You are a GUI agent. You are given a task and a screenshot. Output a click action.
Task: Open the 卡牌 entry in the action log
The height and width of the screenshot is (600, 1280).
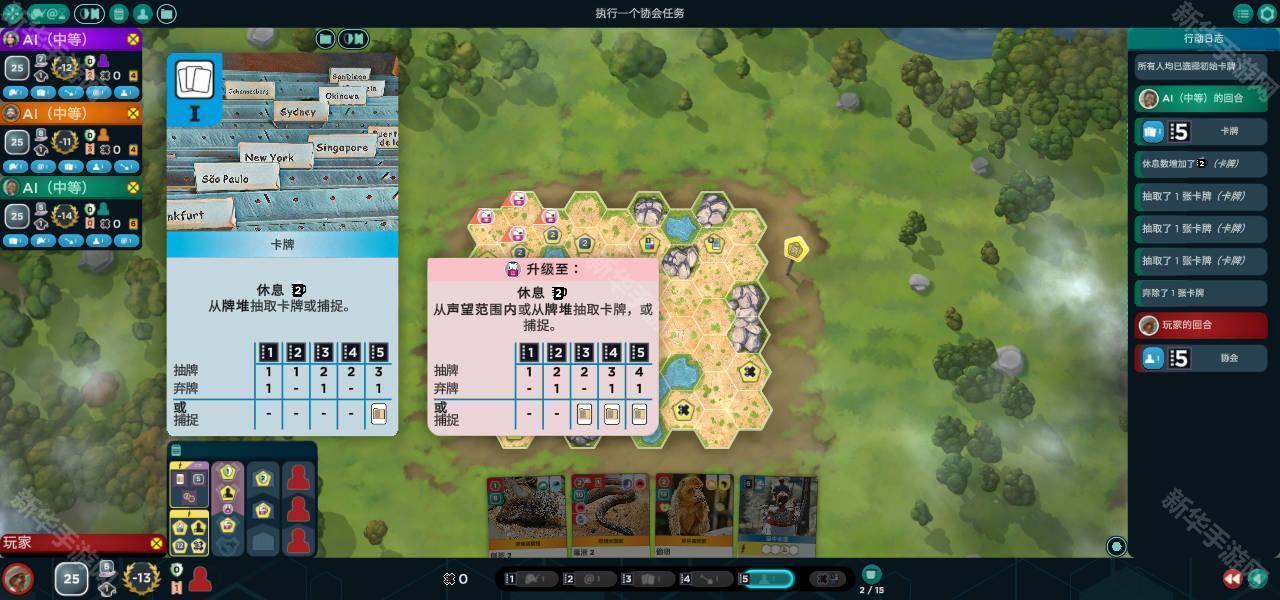pos(1201,132)
